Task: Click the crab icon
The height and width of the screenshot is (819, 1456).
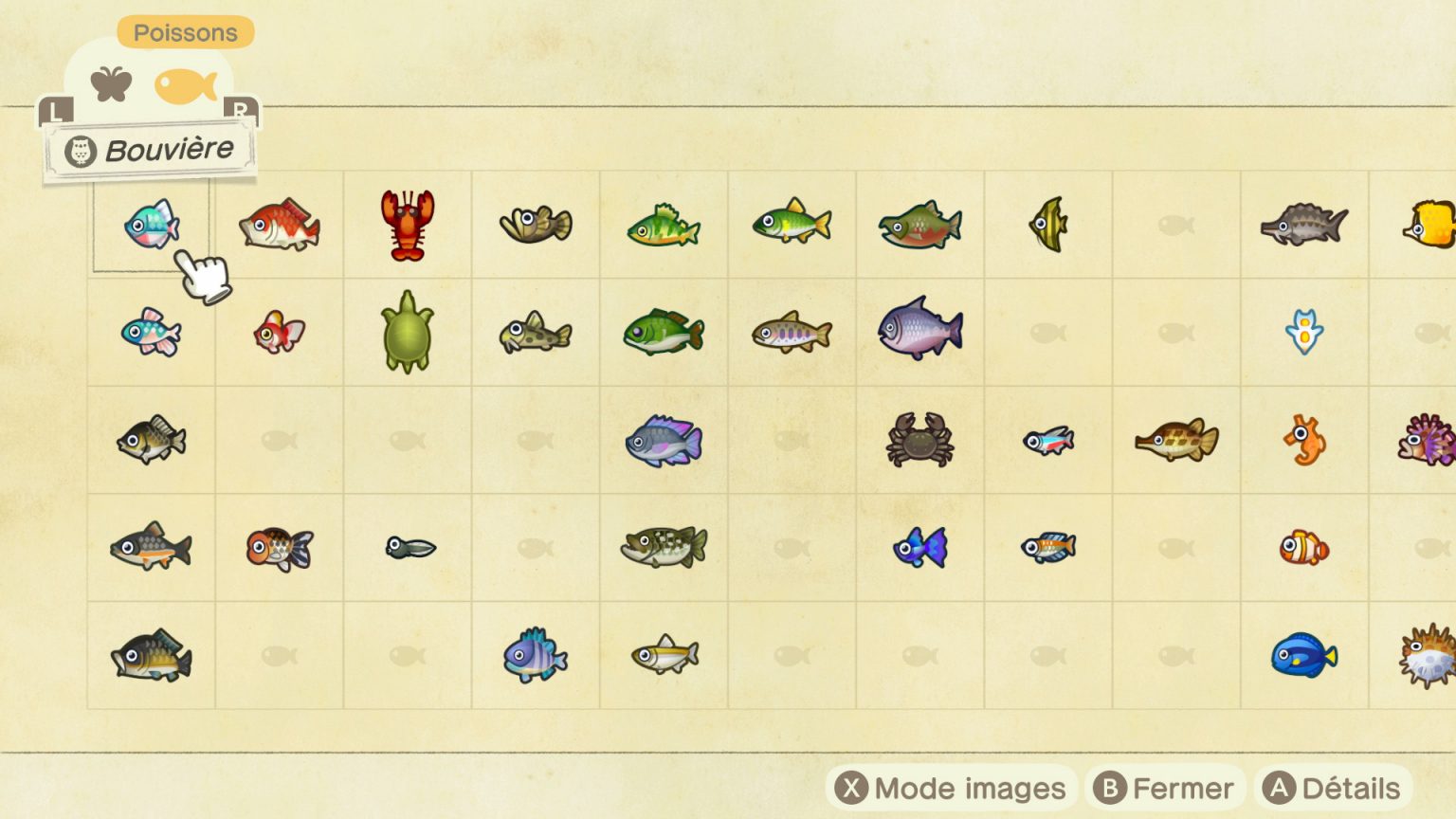Action: (920, 442)
